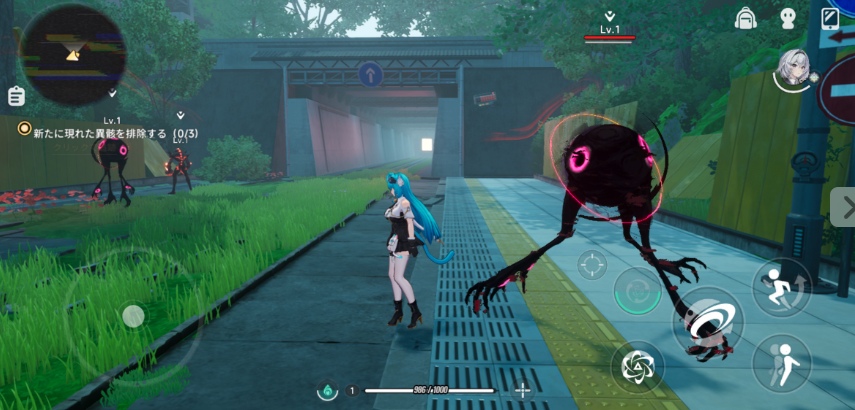Select the silver-haired character portrait
This screenshot has width=855, height=410.
coord(794,66)
